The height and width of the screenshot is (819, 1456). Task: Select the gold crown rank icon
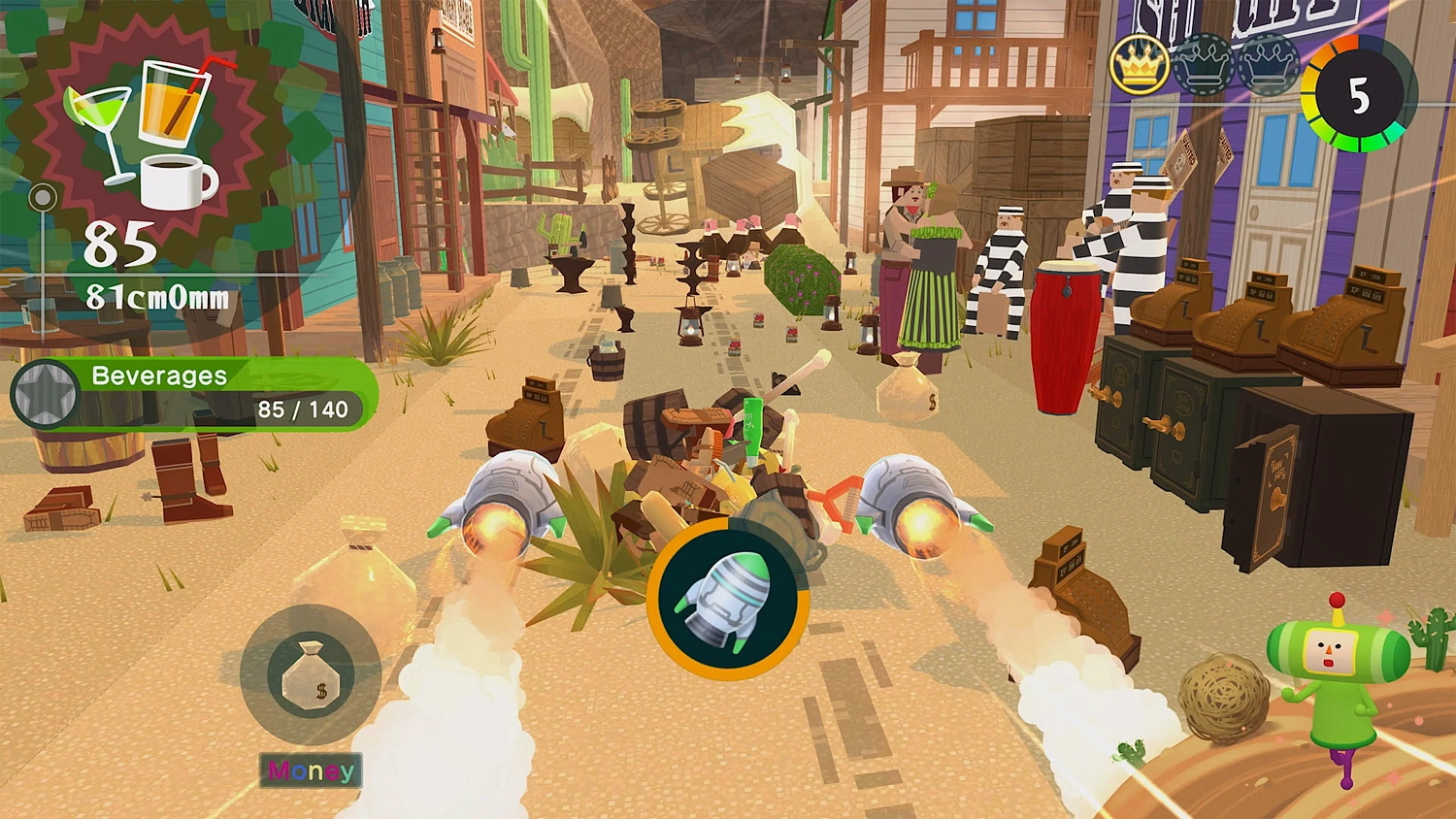[1138, 66]
